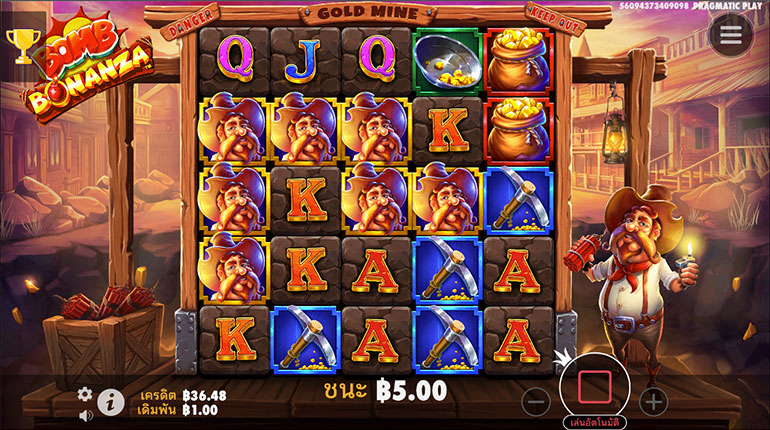This screenshot has height=430, width=770.
Task: Increase the bet with the plus button
Action: 652,402
